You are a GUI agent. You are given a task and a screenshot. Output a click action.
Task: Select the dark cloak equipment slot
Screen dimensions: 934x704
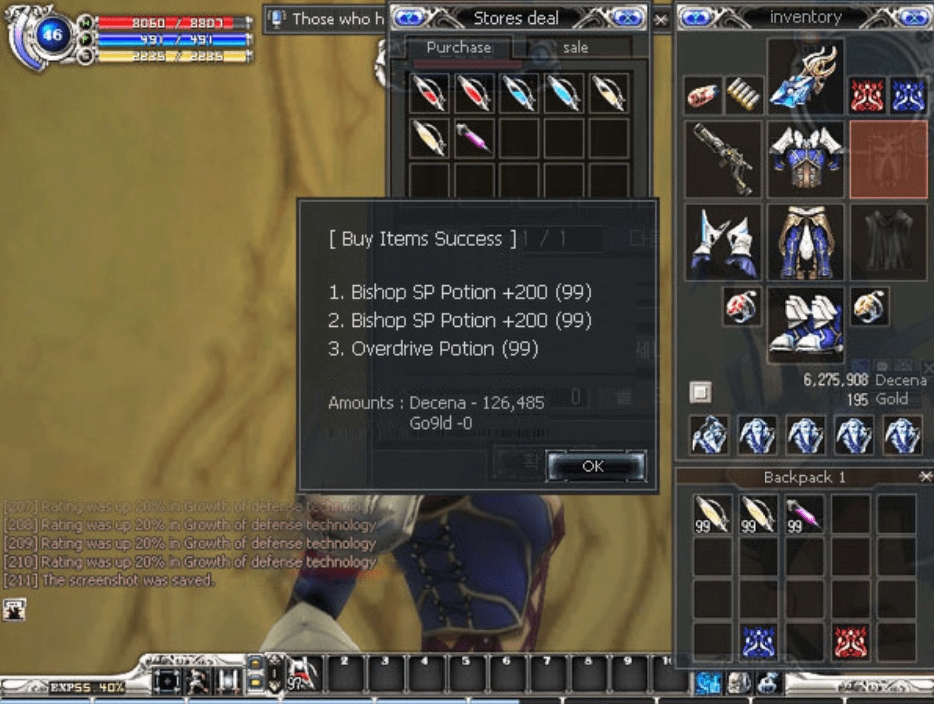pyautogui.click(x=888, y=241)
